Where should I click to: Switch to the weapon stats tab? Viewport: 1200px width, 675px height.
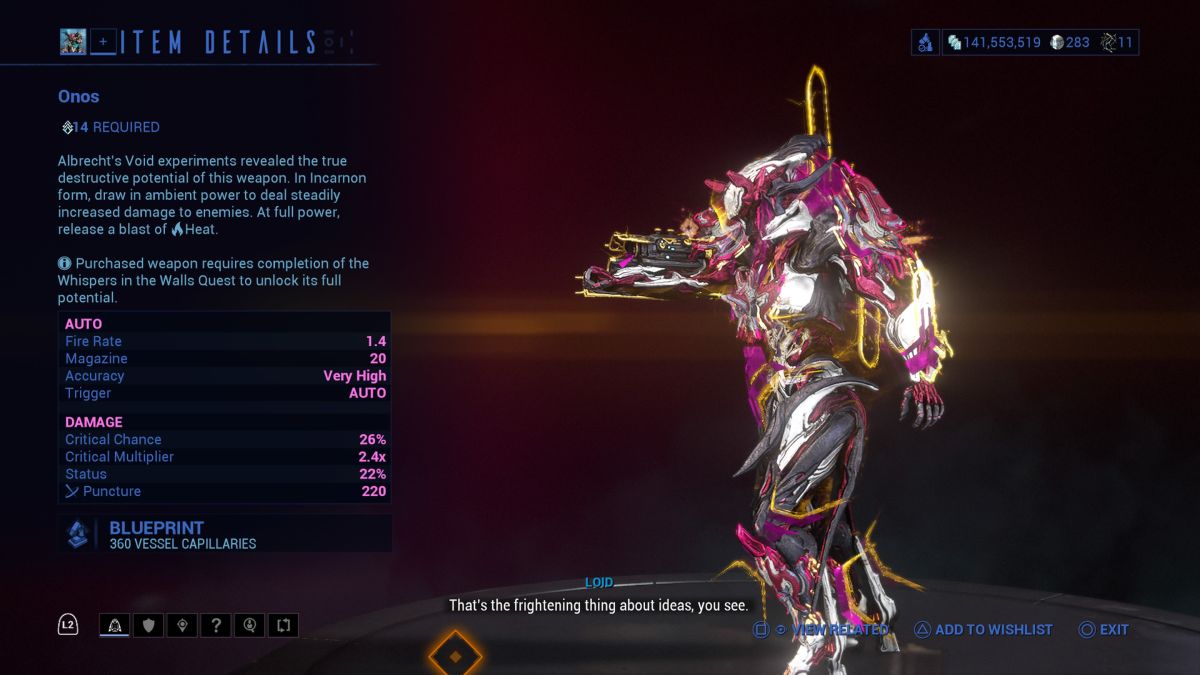[x=115, y=626]
